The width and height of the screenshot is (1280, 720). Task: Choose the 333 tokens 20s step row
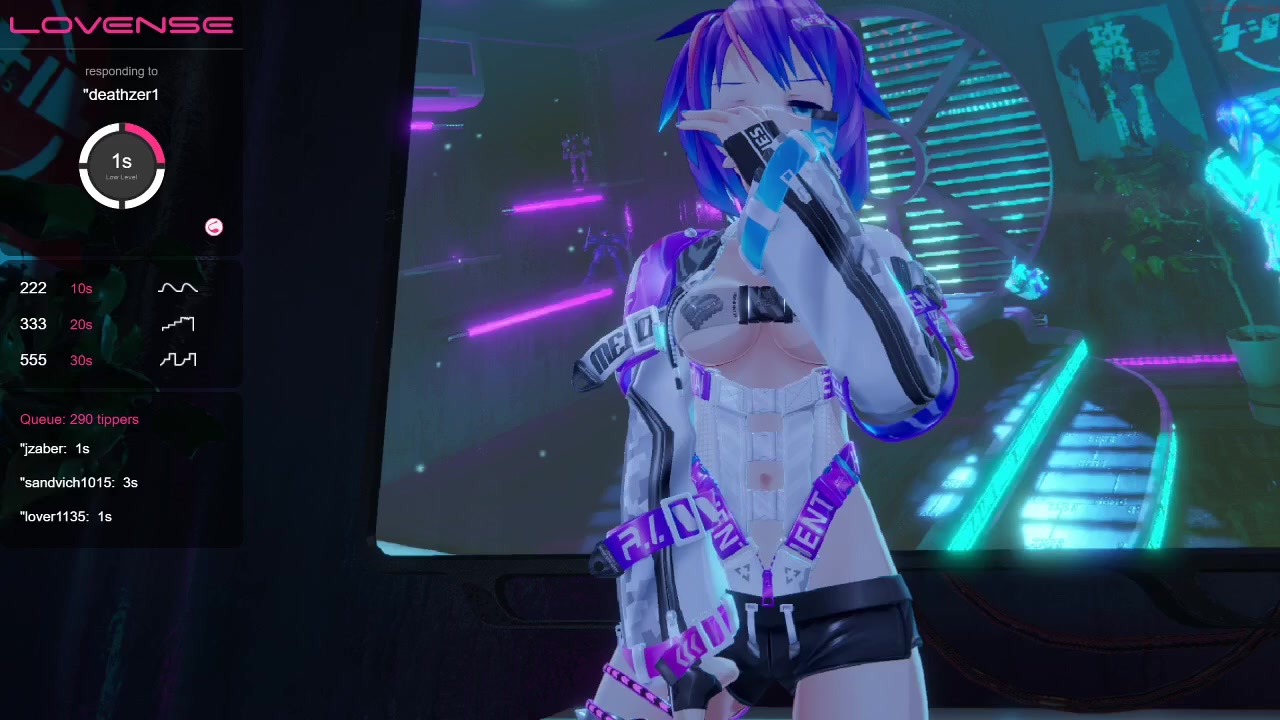coord(108,324)
